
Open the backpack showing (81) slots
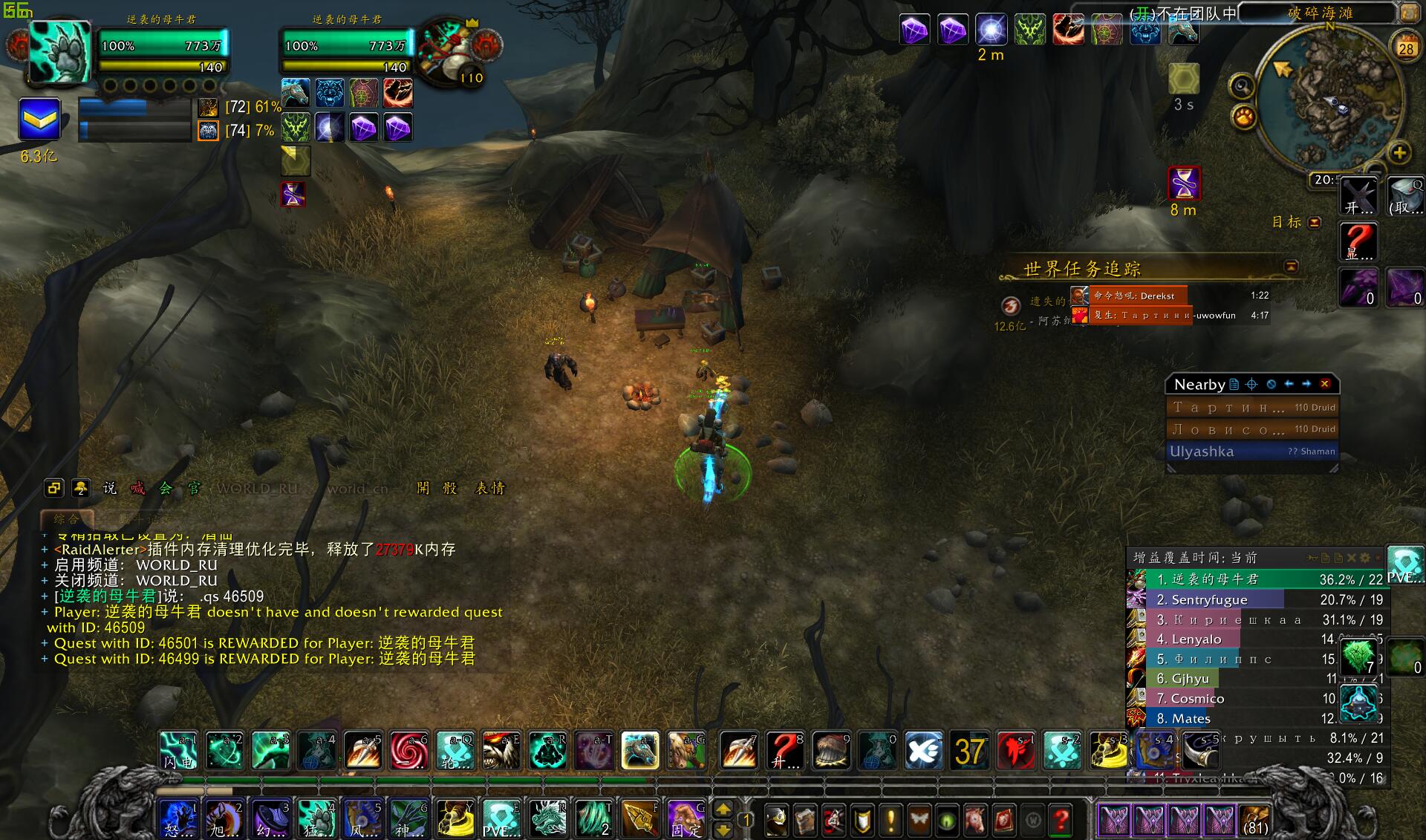tap(1254, 820)
